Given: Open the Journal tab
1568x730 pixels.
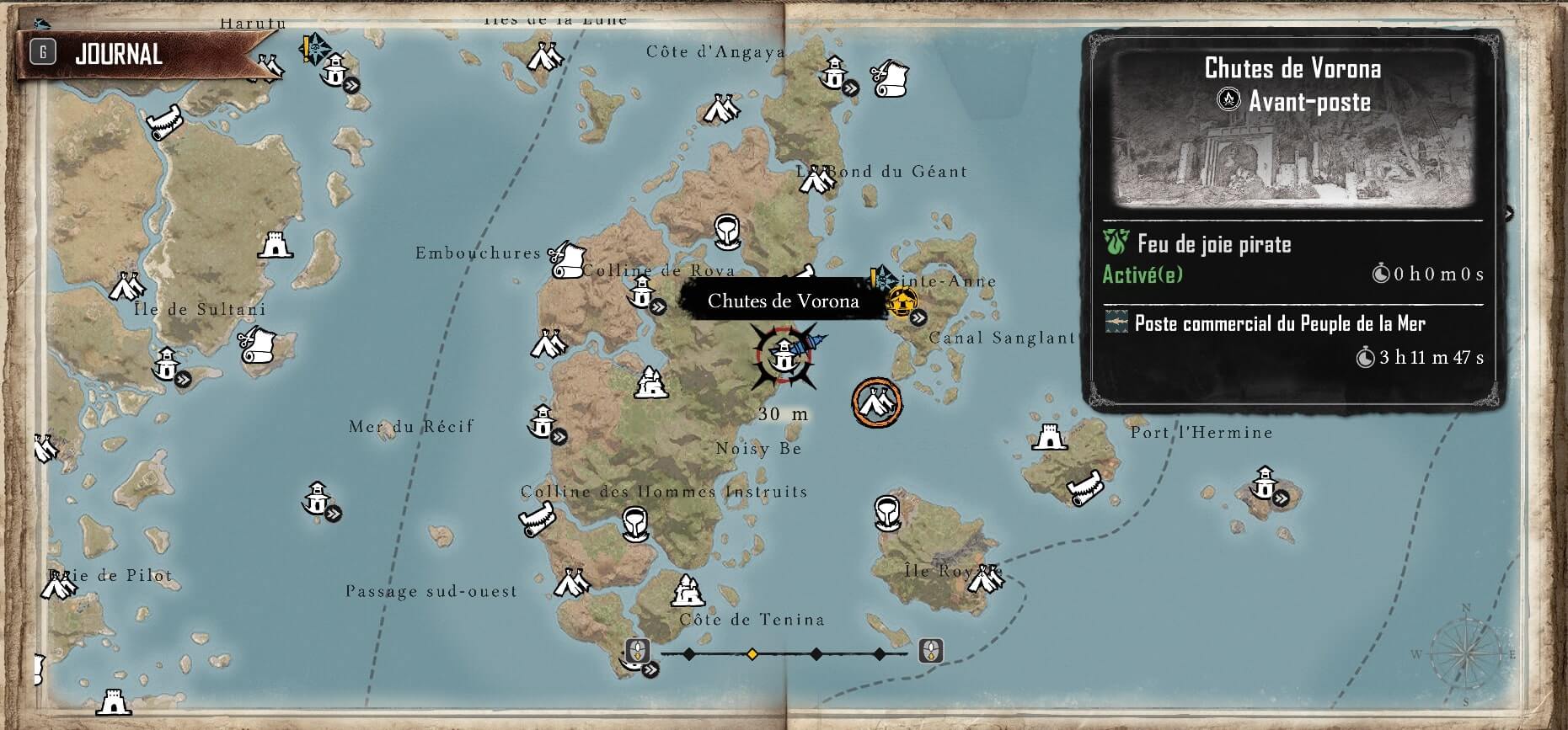Looking at the screenshot, I should 118,55.
